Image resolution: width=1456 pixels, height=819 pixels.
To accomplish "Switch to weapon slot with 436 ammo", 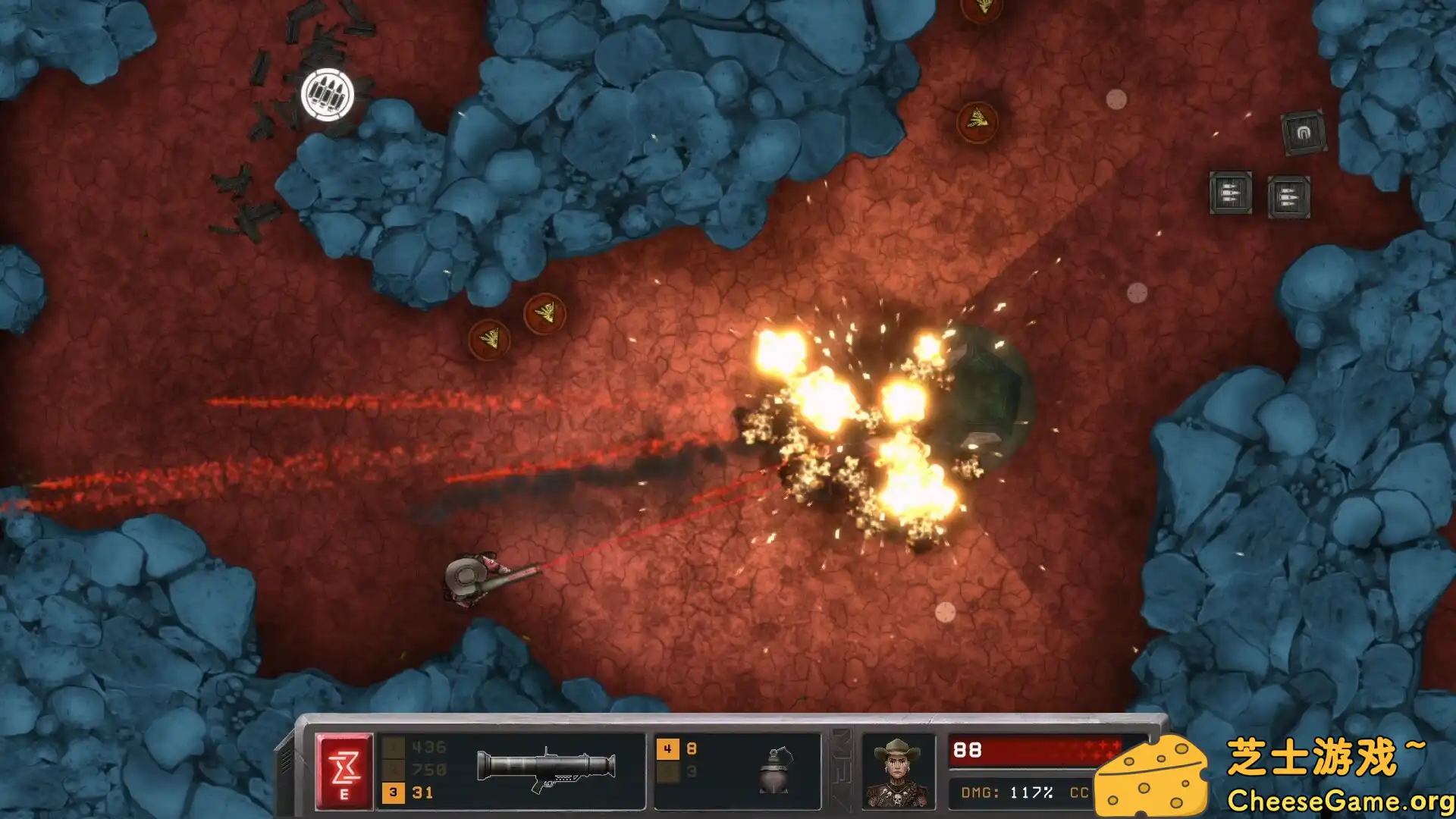I will pyautogui.click(x=416, y=748).
